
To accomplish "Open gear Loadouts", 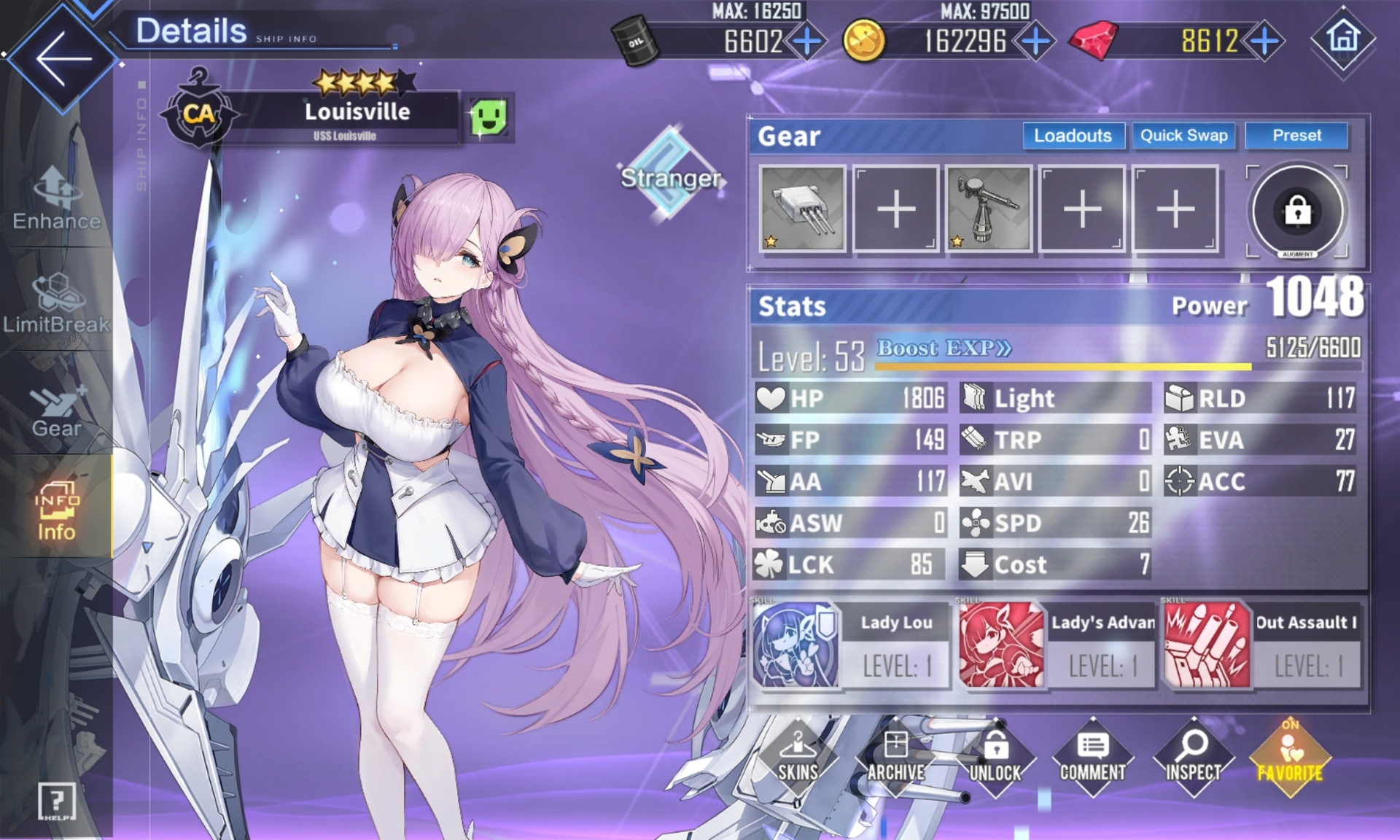I will coord(1073,136).
